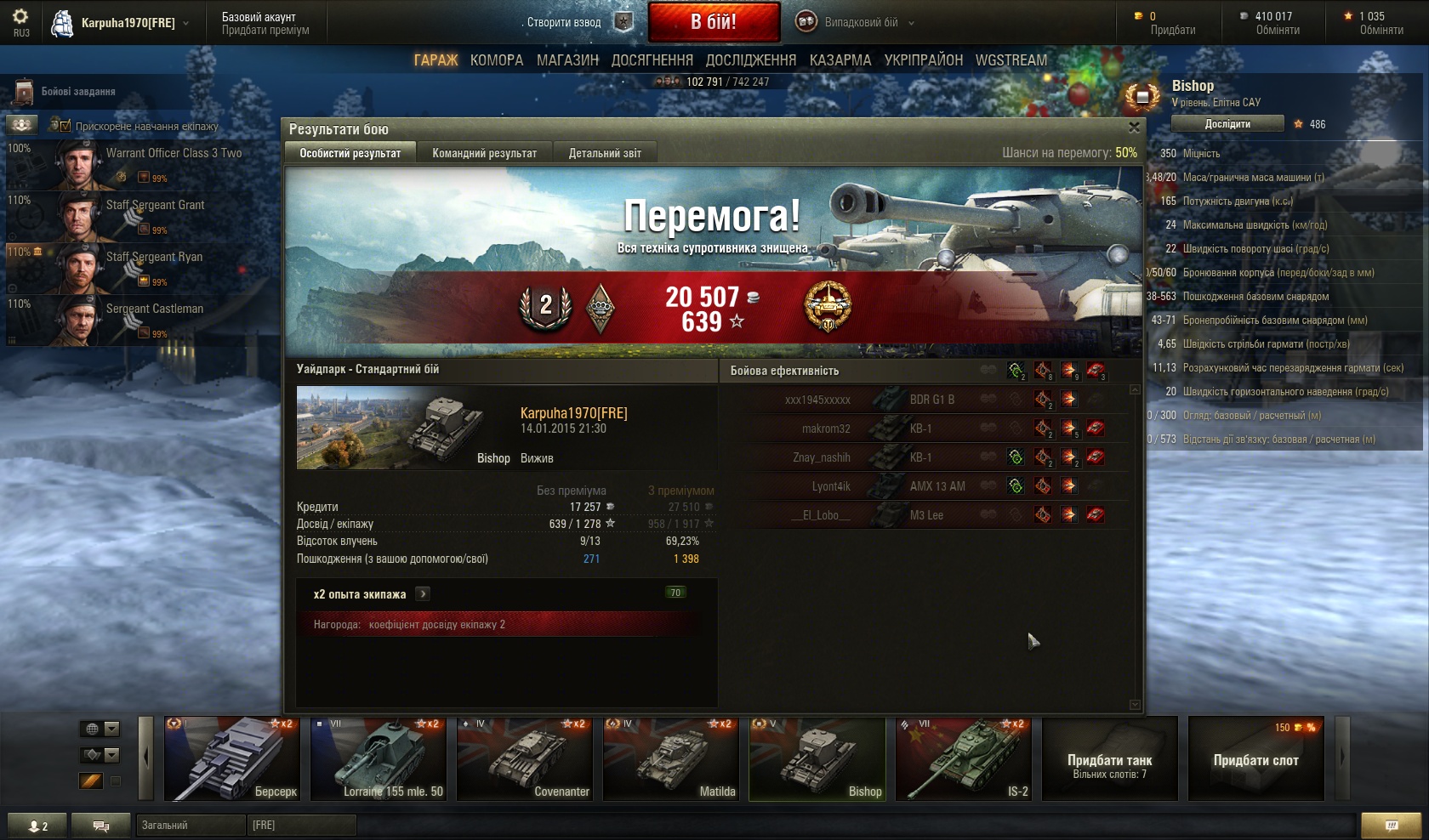This screenshot has width=1429, height=840.
Task: Expand the x2 опыта экипажа arrow
Action: tap(423, 594)
